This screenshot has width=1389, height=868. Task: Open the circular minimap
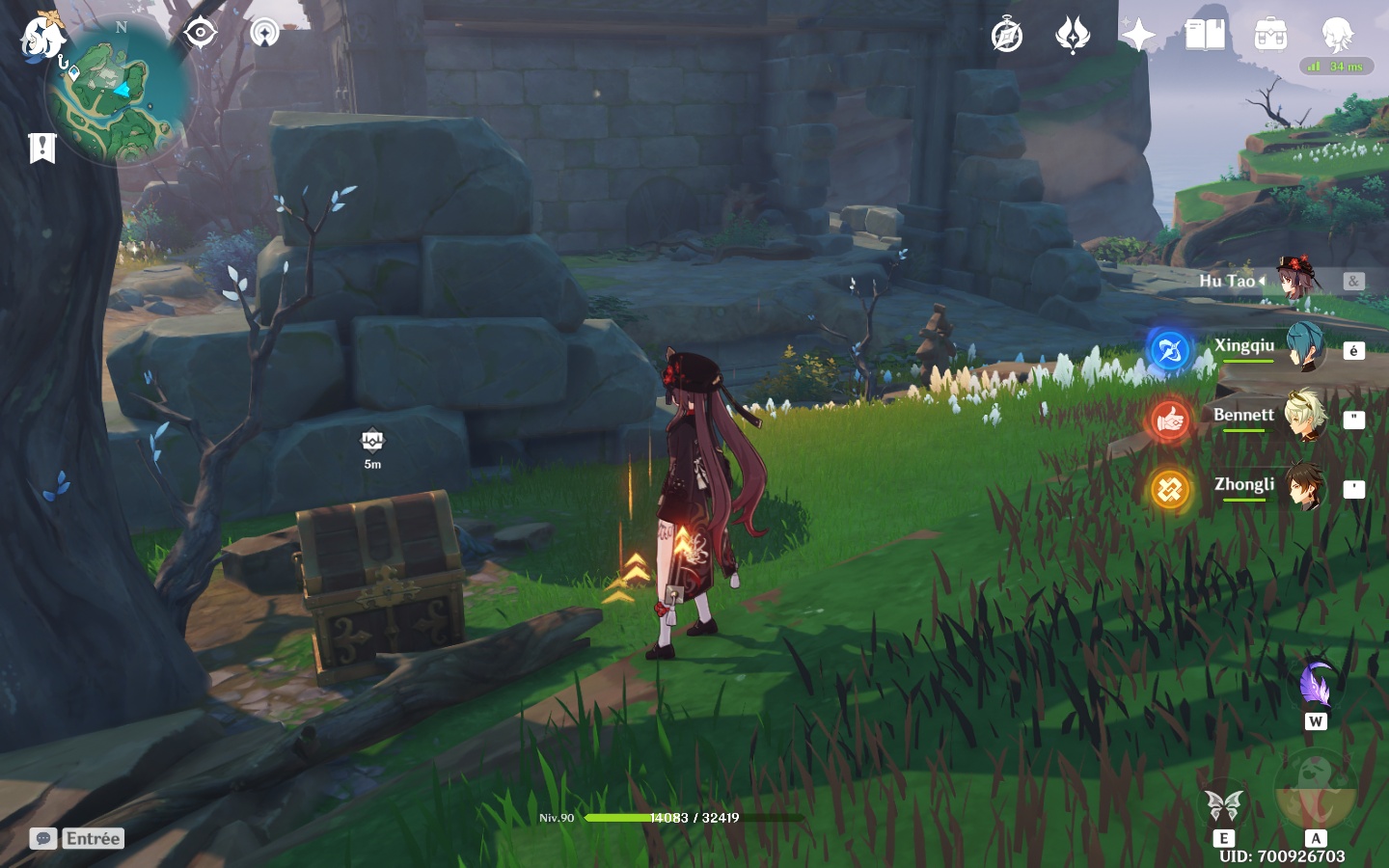click(x=121, y=92)
